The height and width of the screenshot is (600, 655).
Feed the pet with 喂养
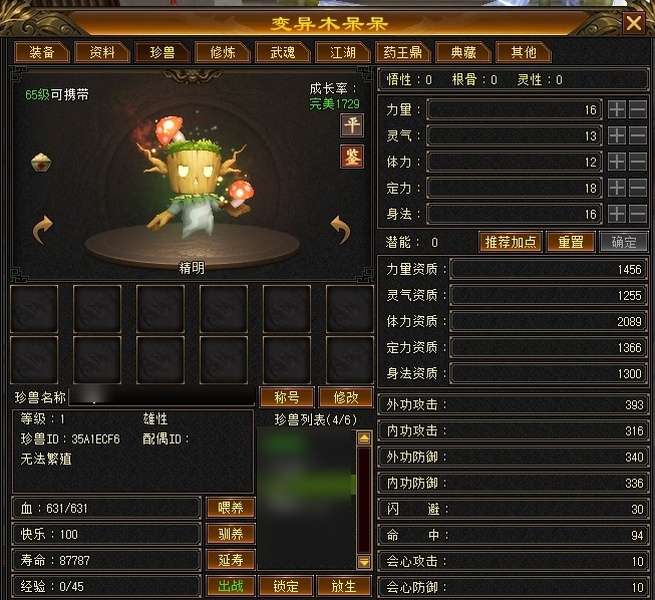[231, 508]
